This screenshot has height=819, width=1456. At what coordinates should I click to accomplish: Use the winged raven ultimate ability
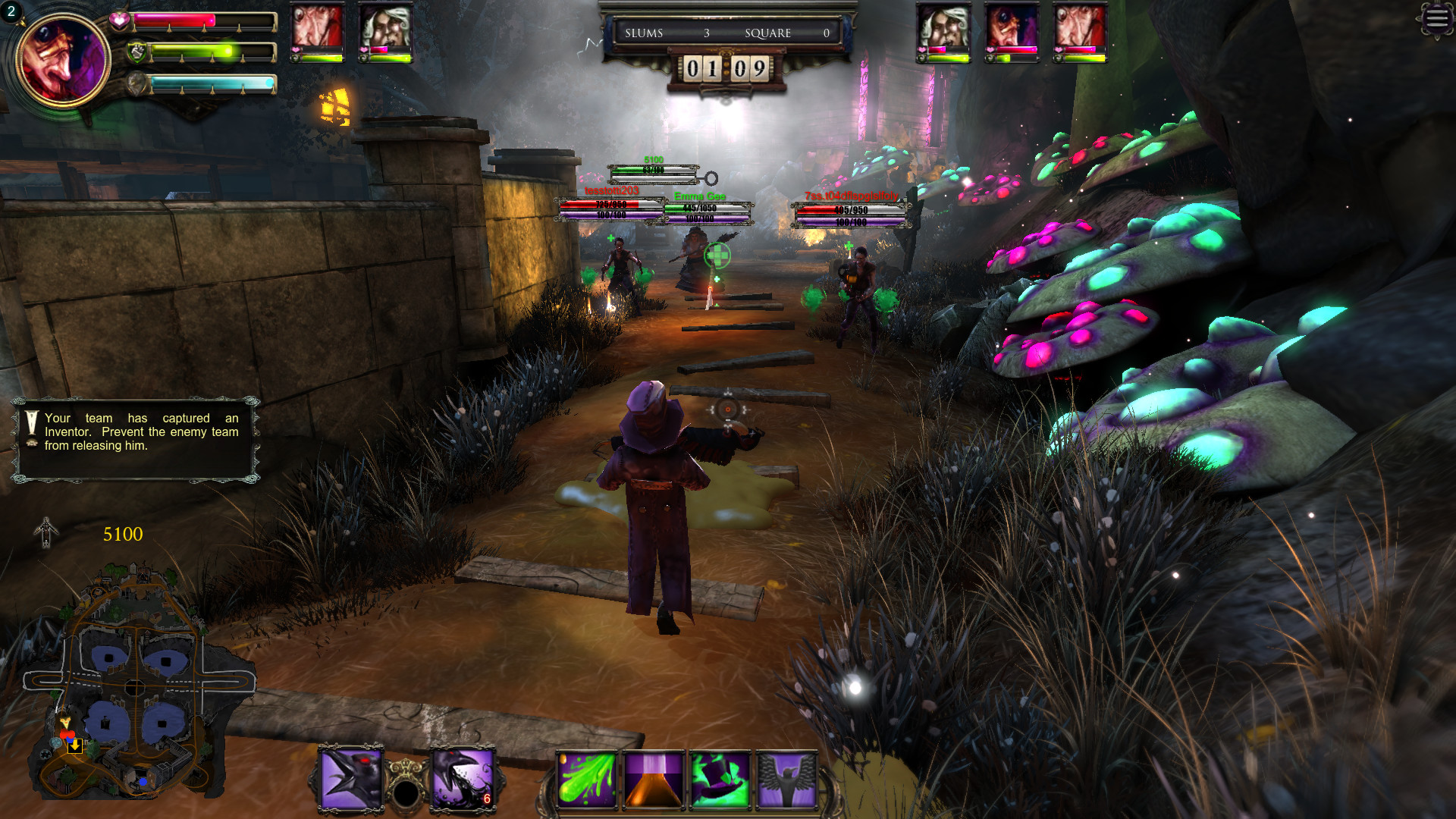click(789, 781)
